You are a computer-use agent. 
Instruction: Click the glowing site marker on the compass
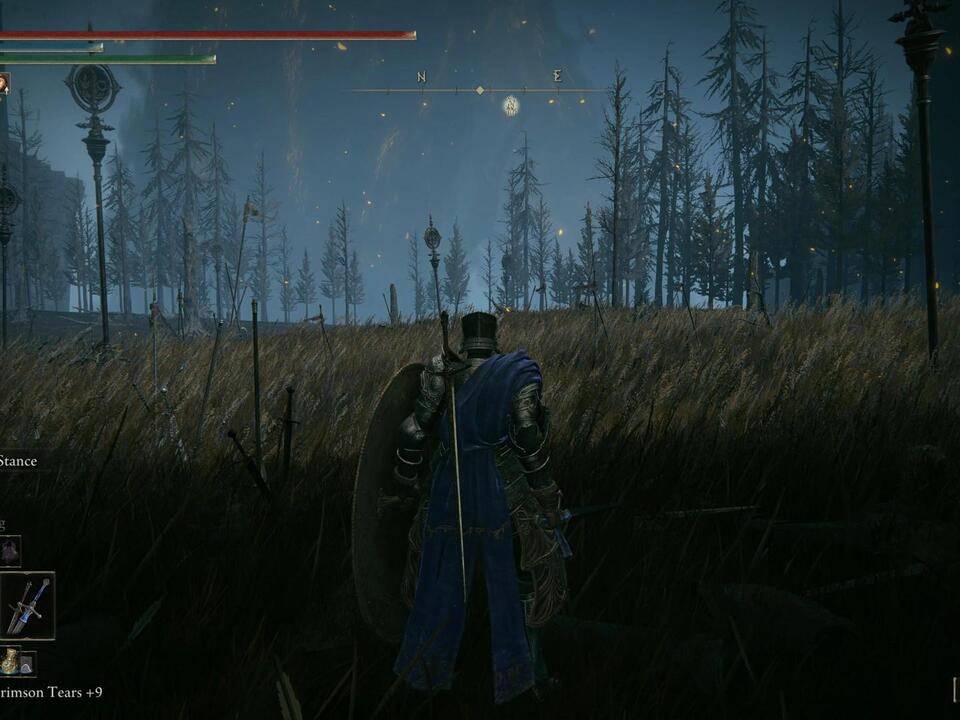(x=510, y=105)
